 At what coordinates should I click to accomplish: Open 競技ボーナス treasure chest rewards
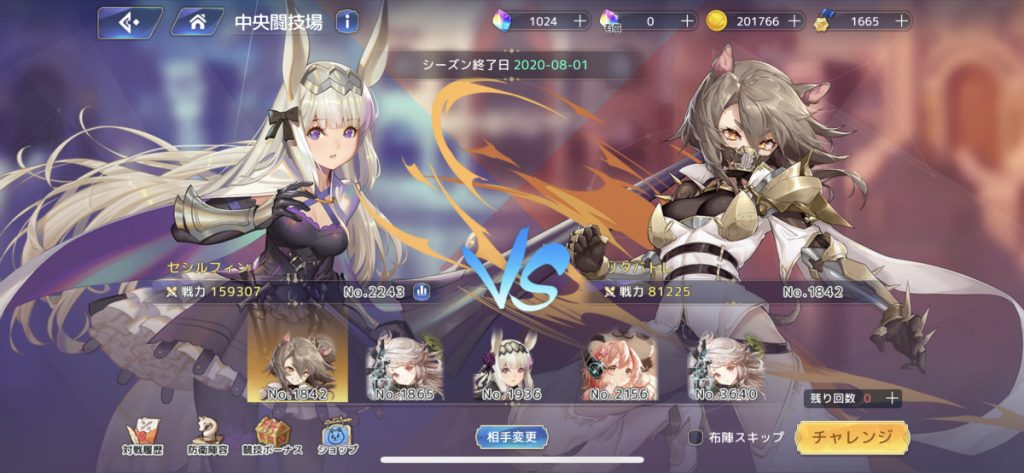tap(272, 435)
